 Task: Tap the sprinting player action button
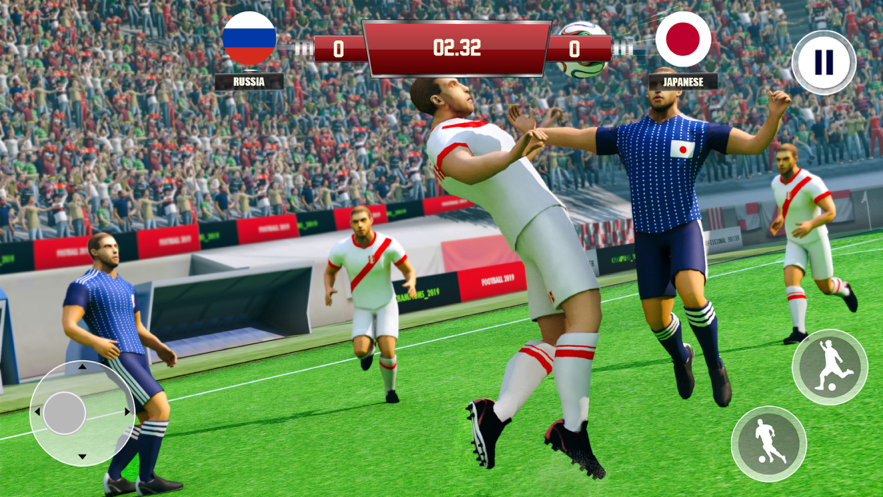768,443
